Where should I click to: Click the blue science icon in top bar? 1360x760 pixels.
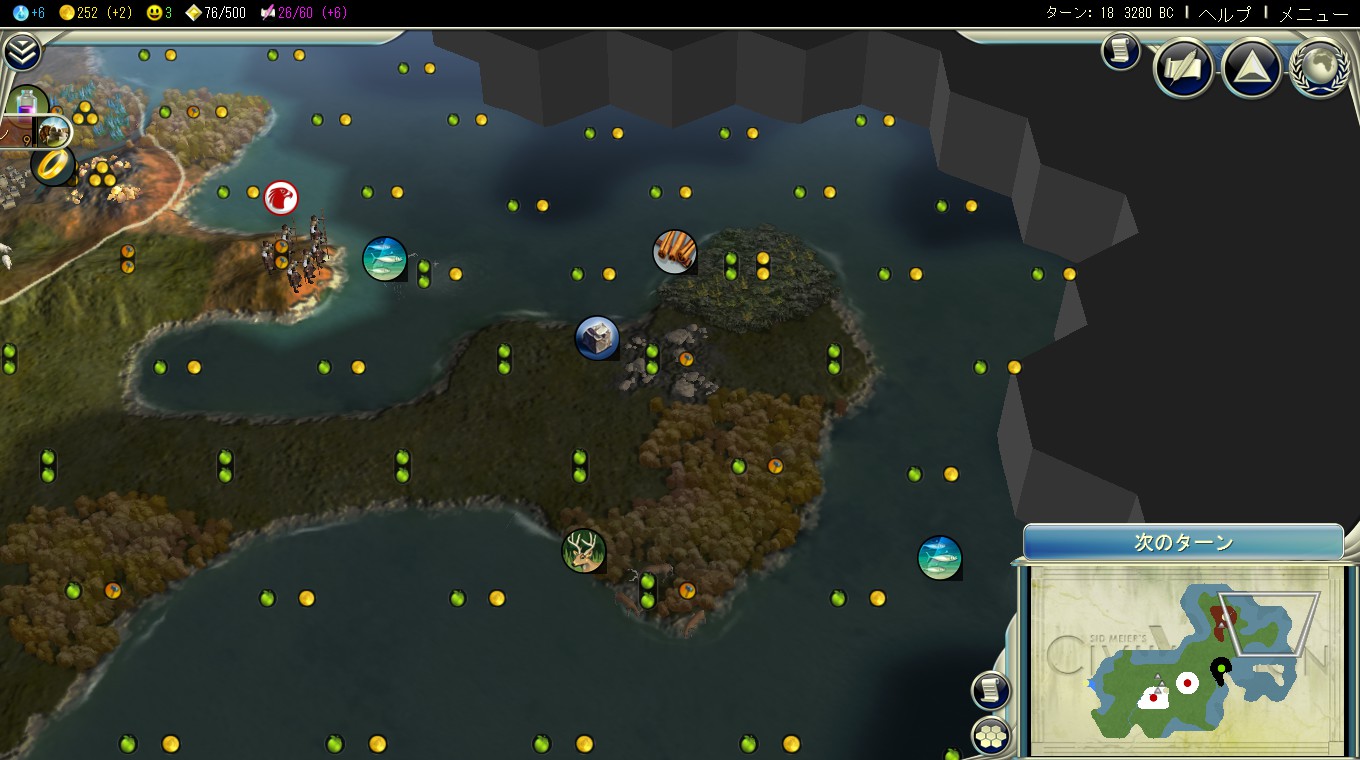coord(20,13)
